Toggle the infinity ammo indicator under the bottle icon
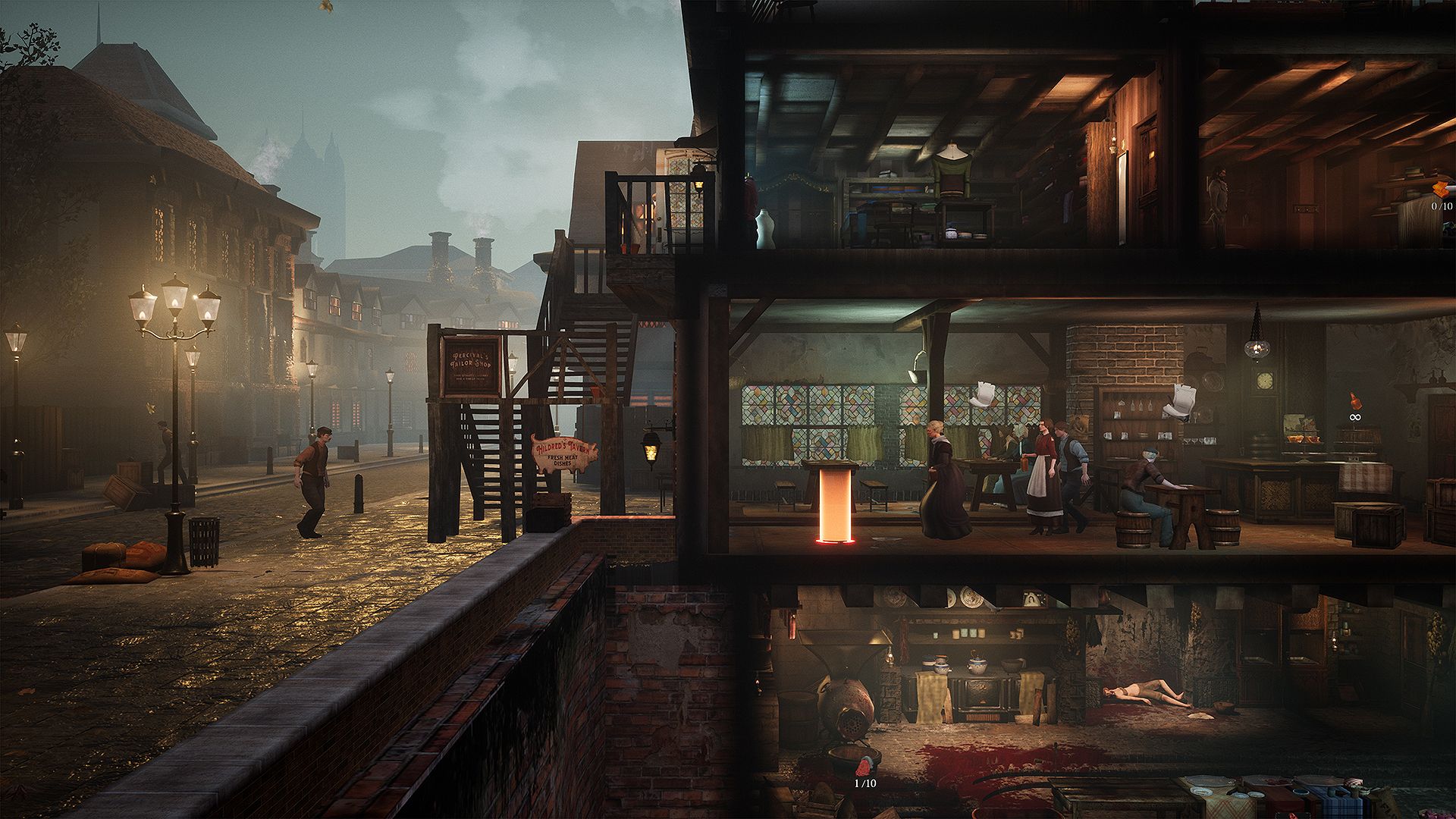 [1355, 418]
